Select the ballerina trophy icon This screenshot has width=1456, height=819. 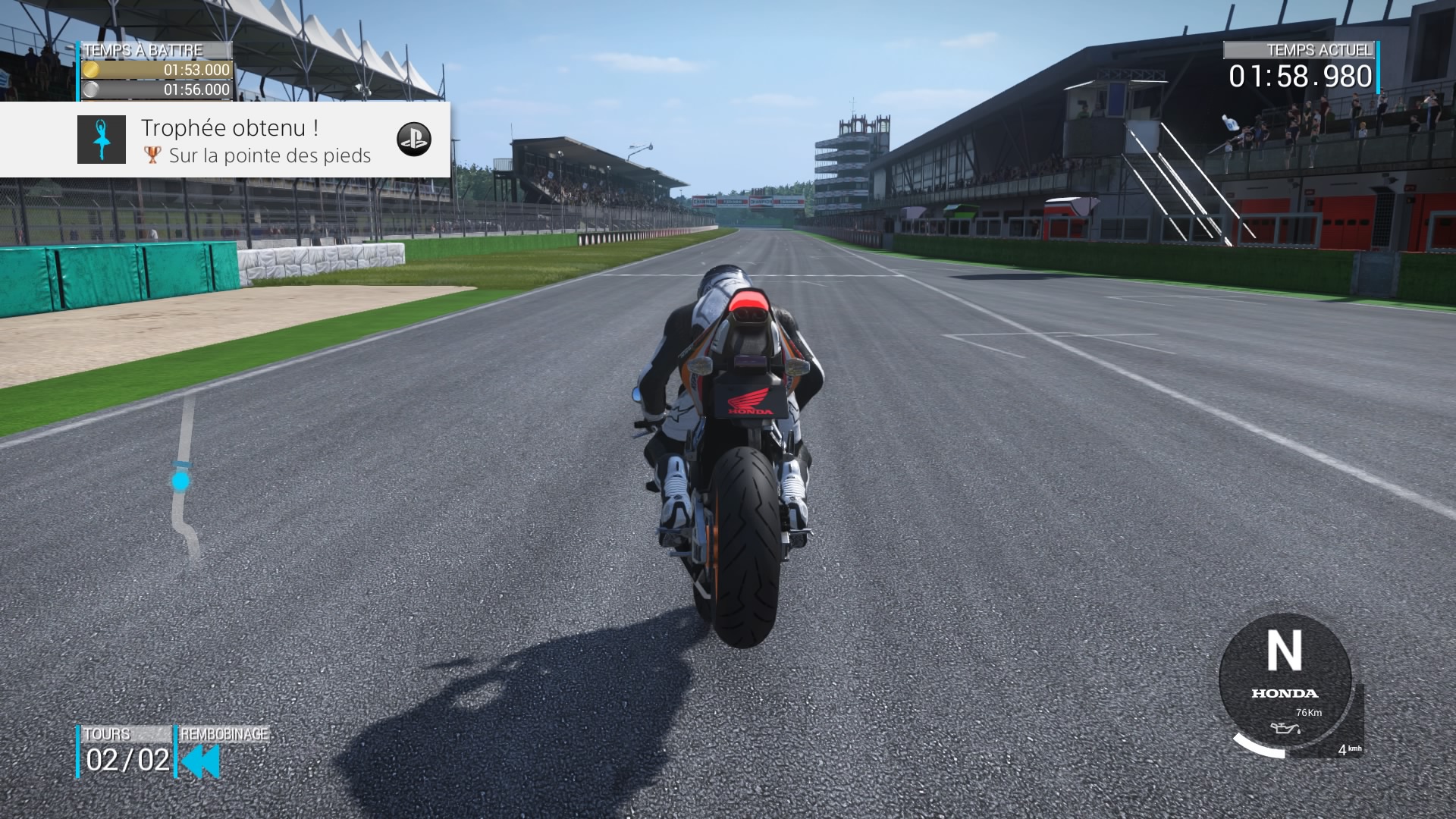(102, 140)
